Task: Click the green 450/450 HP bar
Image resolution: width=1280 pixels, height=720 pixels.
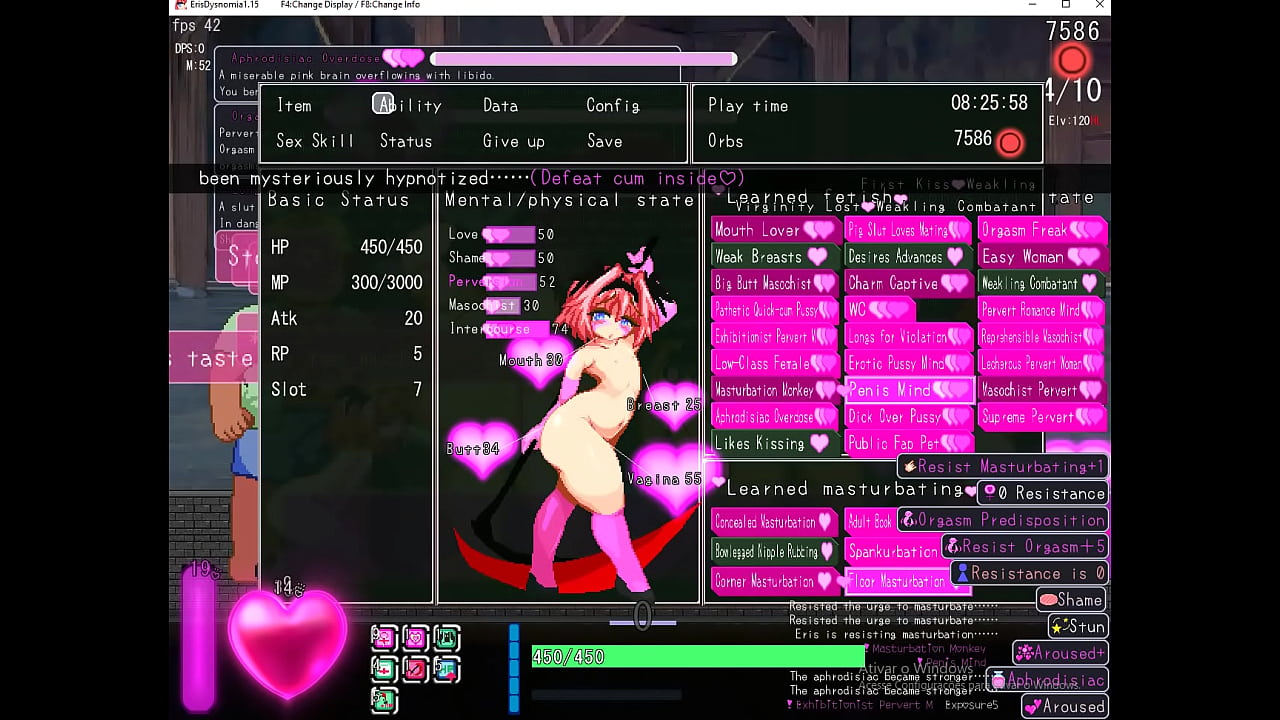Action: [697, 657]
